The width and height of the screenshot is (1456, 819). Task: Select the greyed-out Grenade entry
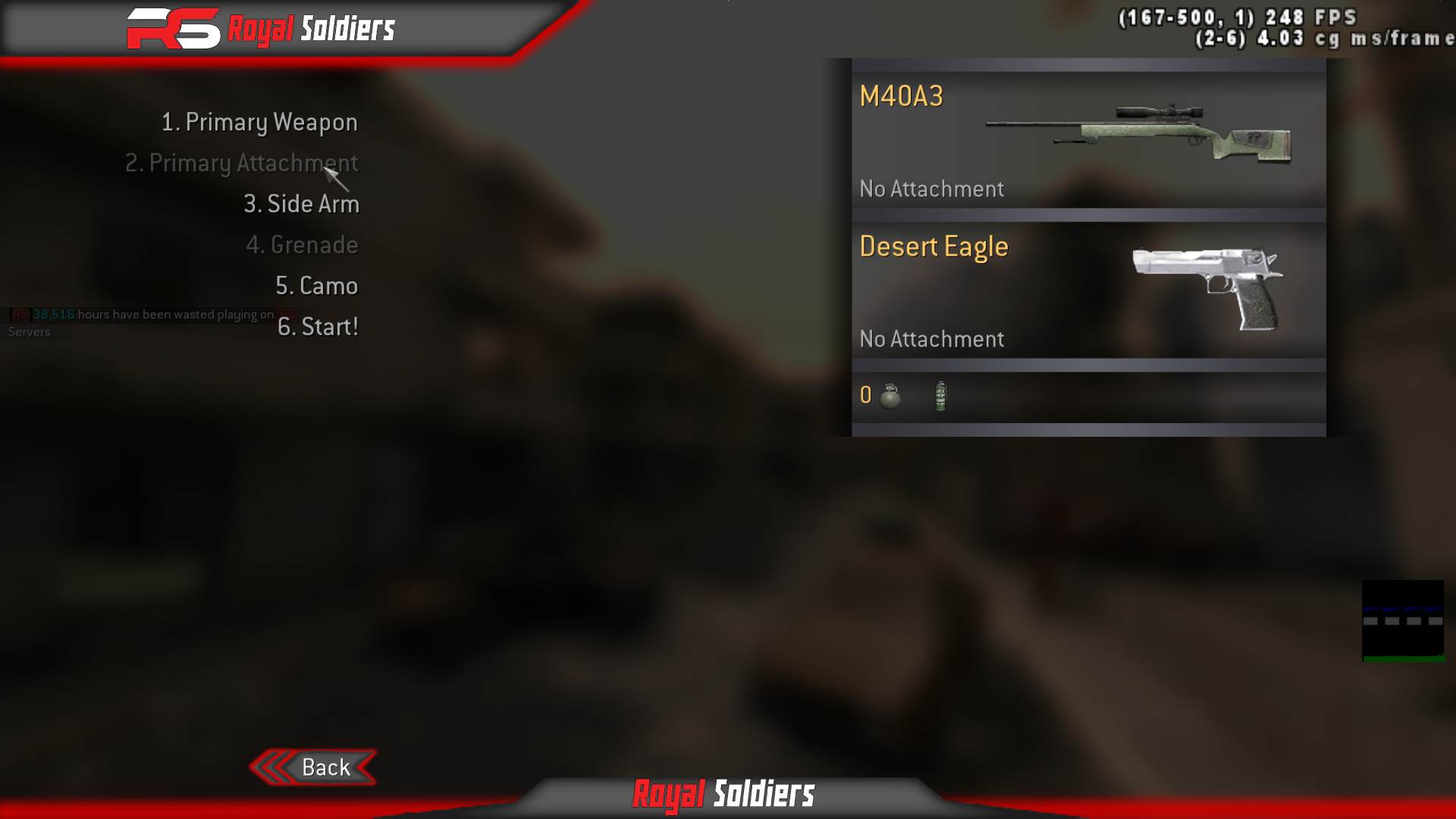(x=303, y=244)
